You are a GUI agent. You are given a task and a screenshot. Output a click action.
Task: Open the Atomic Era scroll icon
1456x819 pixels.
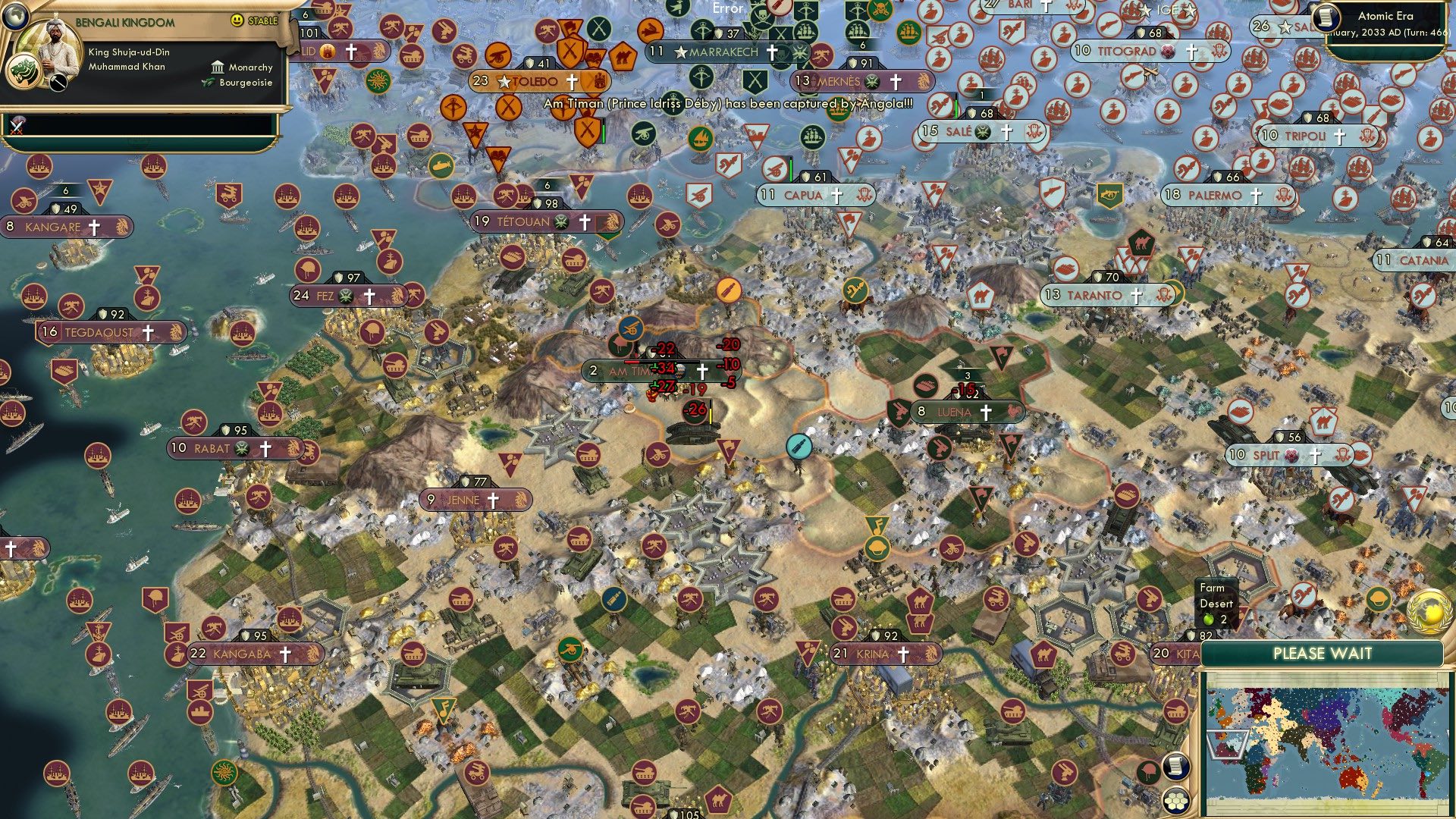click(x=1325, y=17)
